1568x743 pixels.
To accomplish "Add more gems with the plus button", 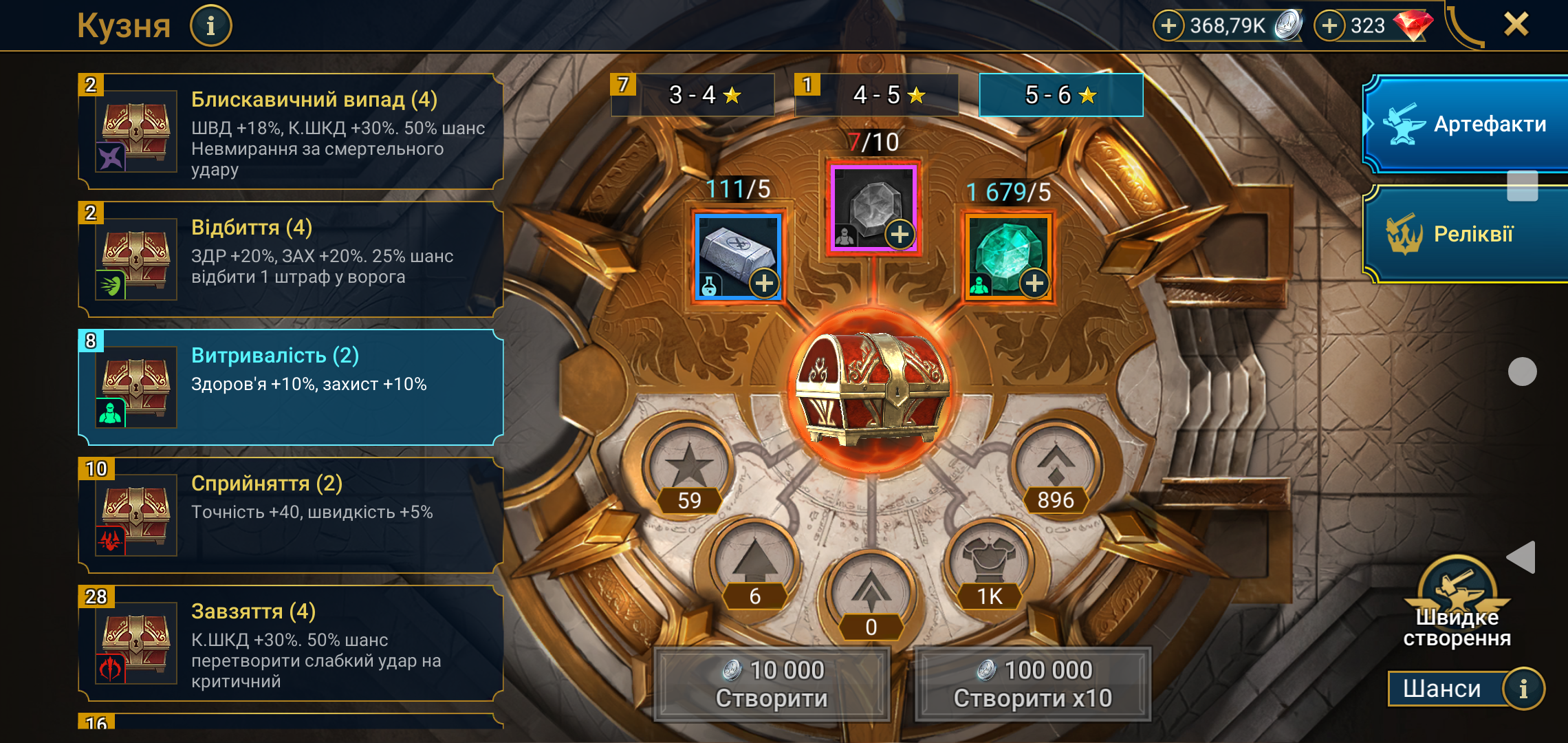I will click(1329, 26).
